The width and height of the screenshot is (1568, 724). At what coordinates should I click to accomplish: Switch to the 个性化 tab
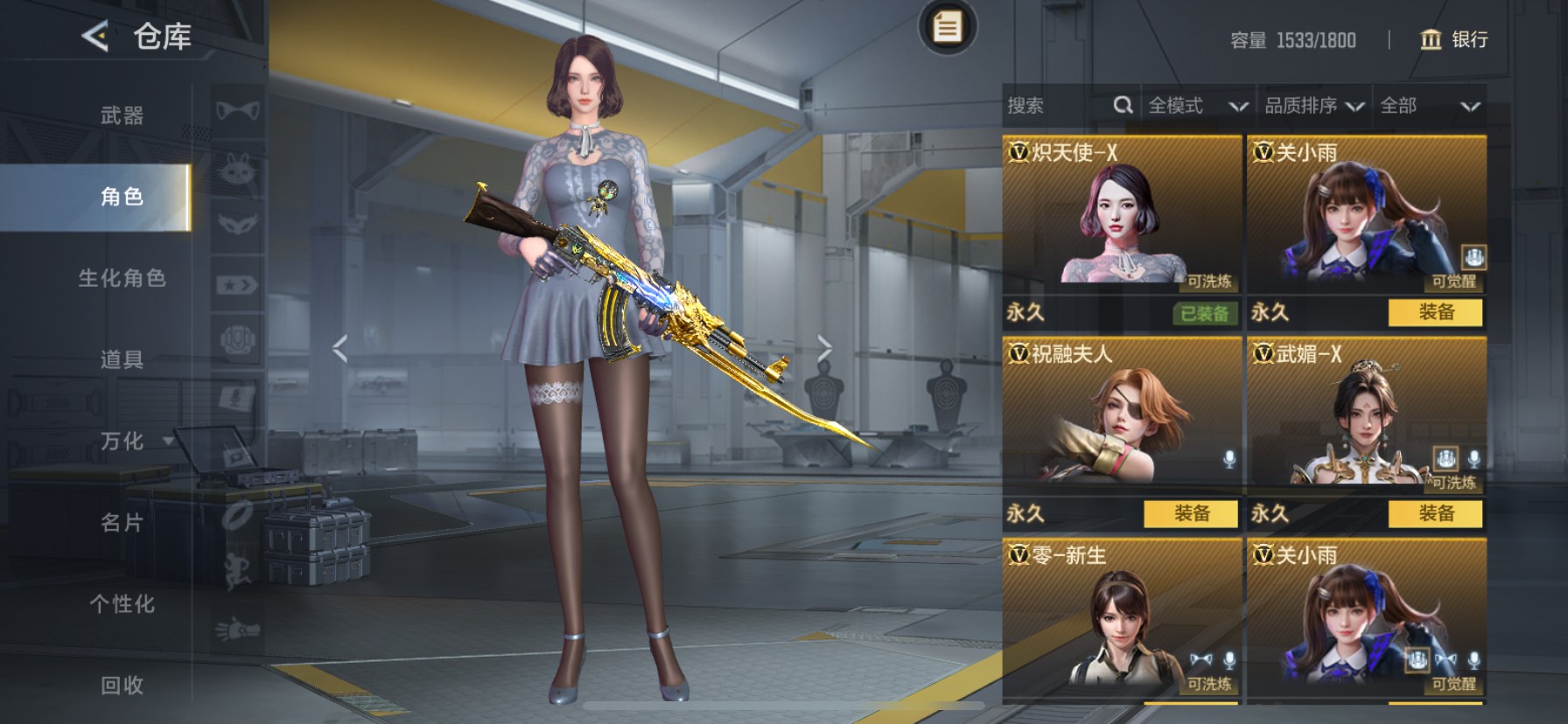coord(122,604)
